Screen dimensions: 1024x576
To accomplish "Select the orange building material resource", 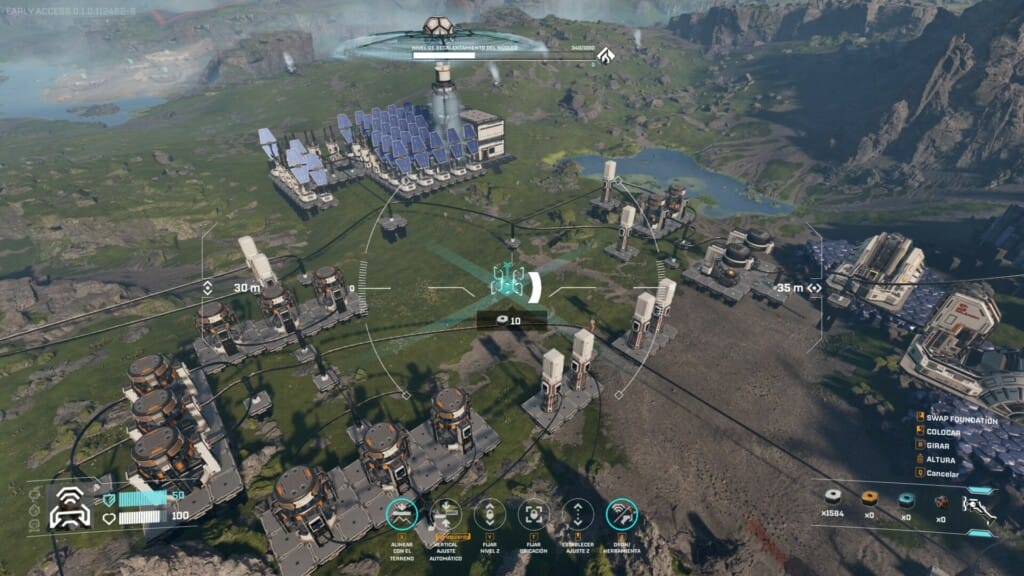I will [869, 498].
